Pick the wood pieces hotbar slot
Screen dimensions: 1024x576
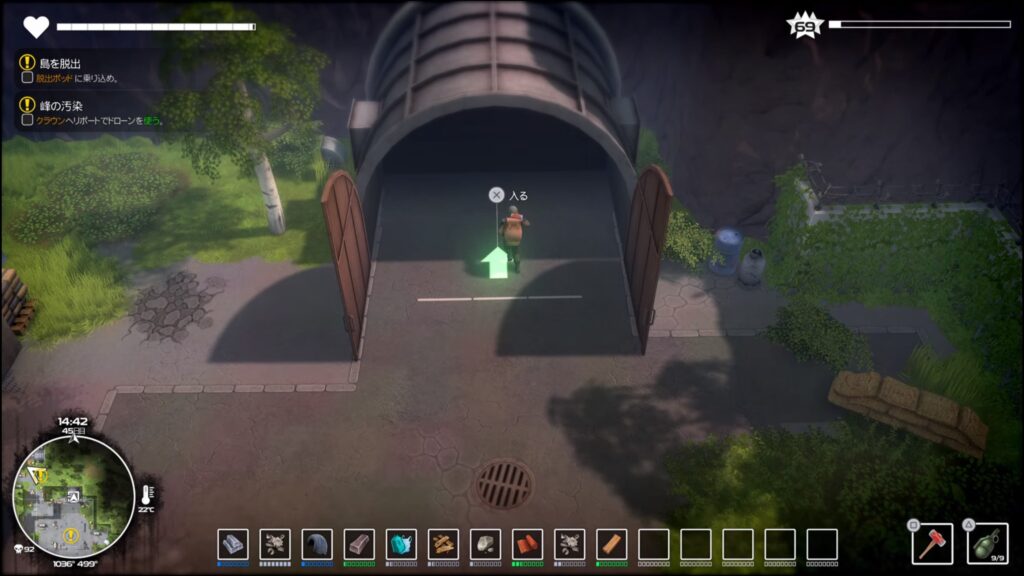(443, 544)
